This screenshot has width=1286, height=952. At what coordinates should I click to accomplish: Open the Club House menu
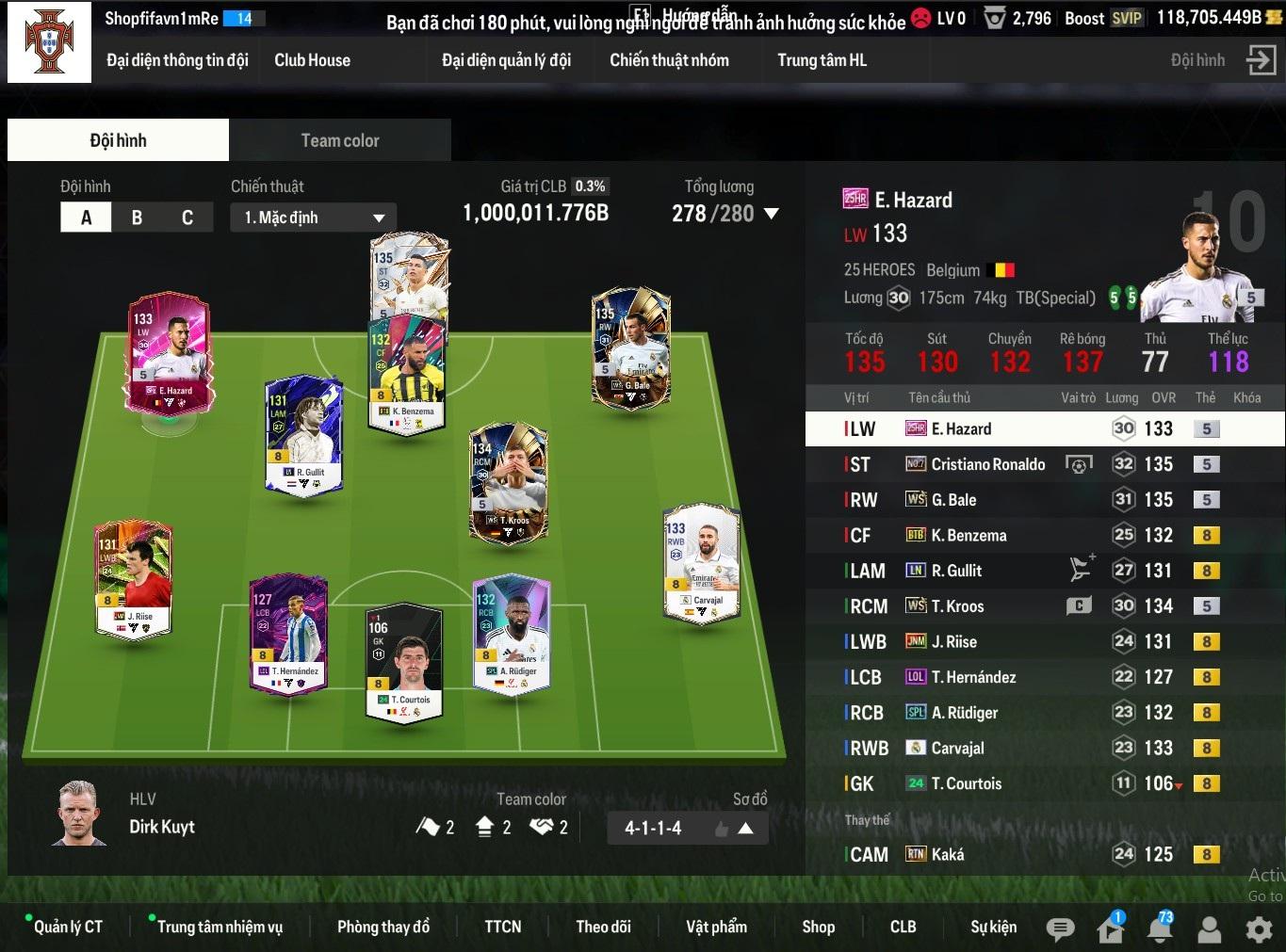[x=312, y=60]
